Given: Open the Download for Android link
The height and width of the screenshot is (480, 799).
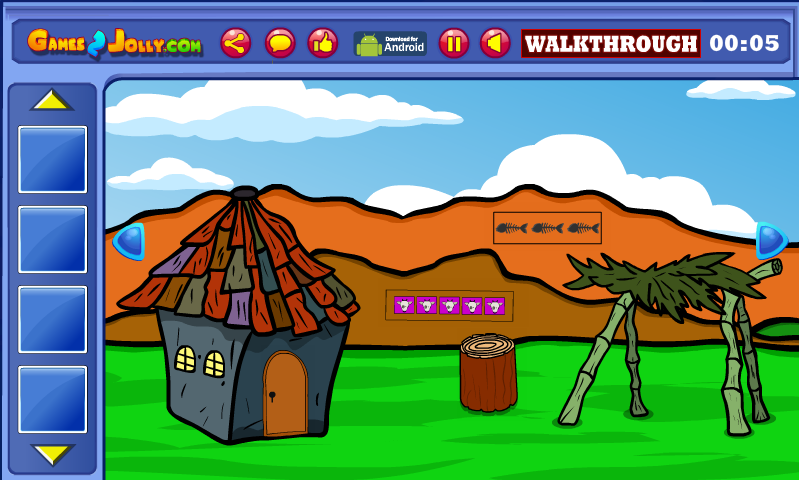Looking at the screenshot, I should click(390, 43).
